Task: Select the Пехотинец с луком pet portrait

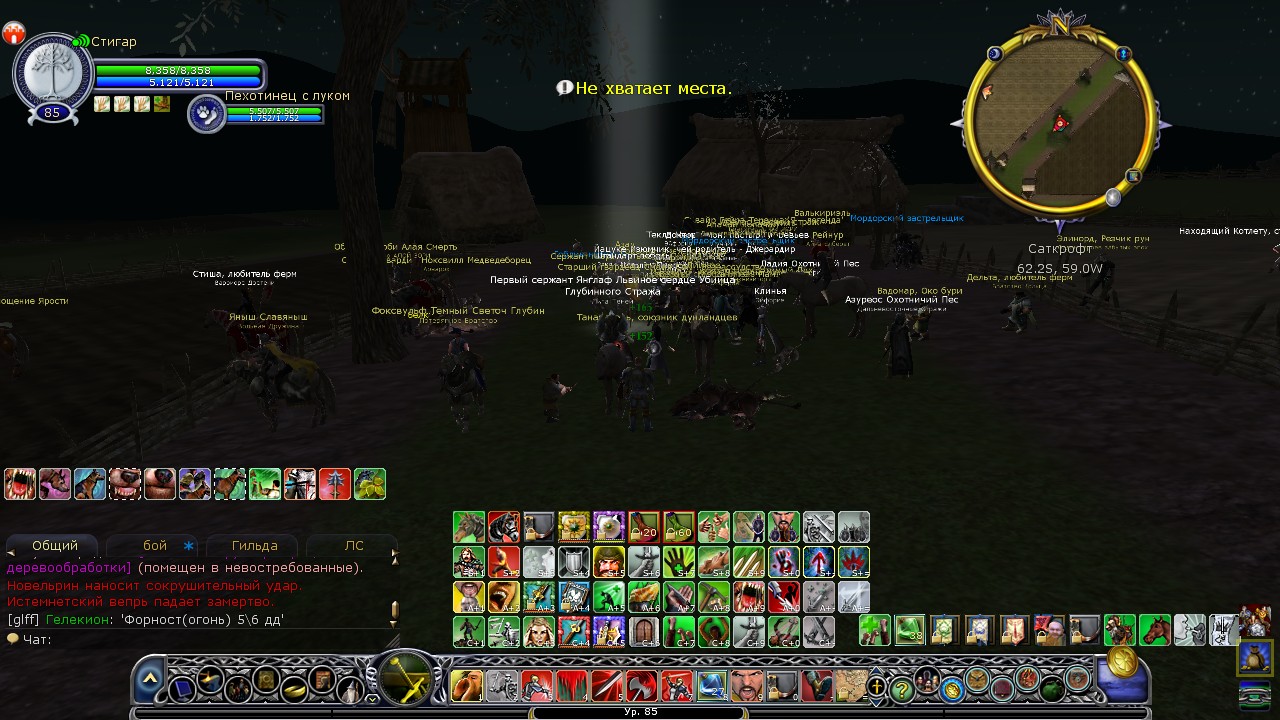Action: pos(206,114)
